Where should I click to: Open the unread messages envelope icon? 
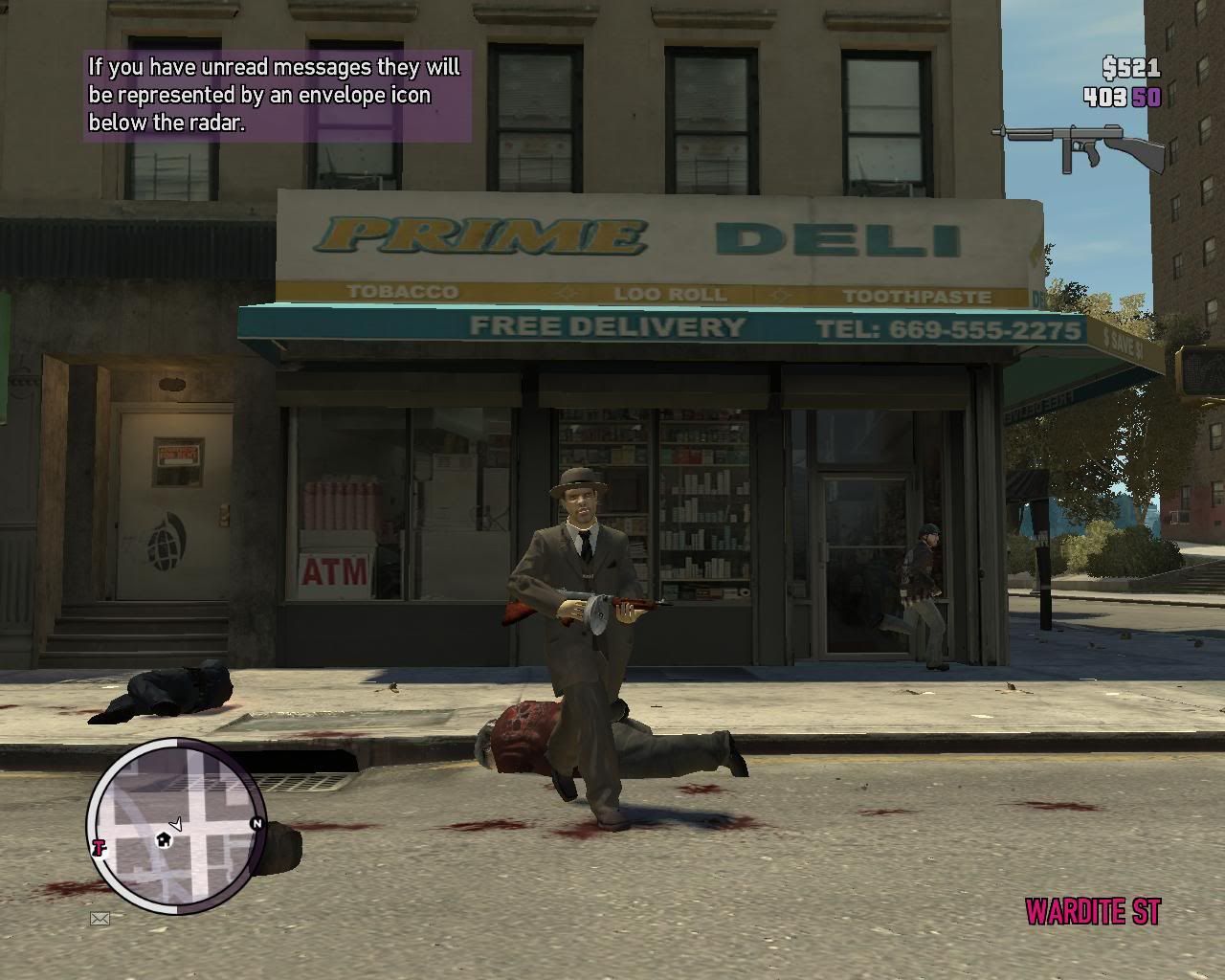100,920
